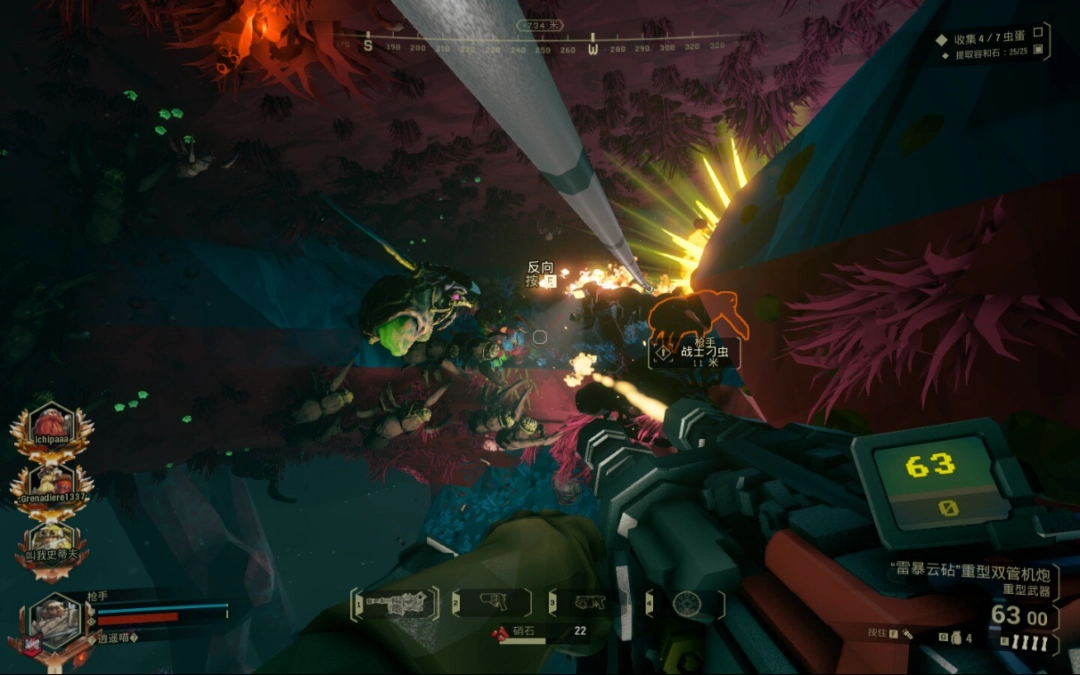The height and width of the screenshot is (675, 1080).
Task: Choose the zipline gun in slot 3
Action: [x=589, y=603]
